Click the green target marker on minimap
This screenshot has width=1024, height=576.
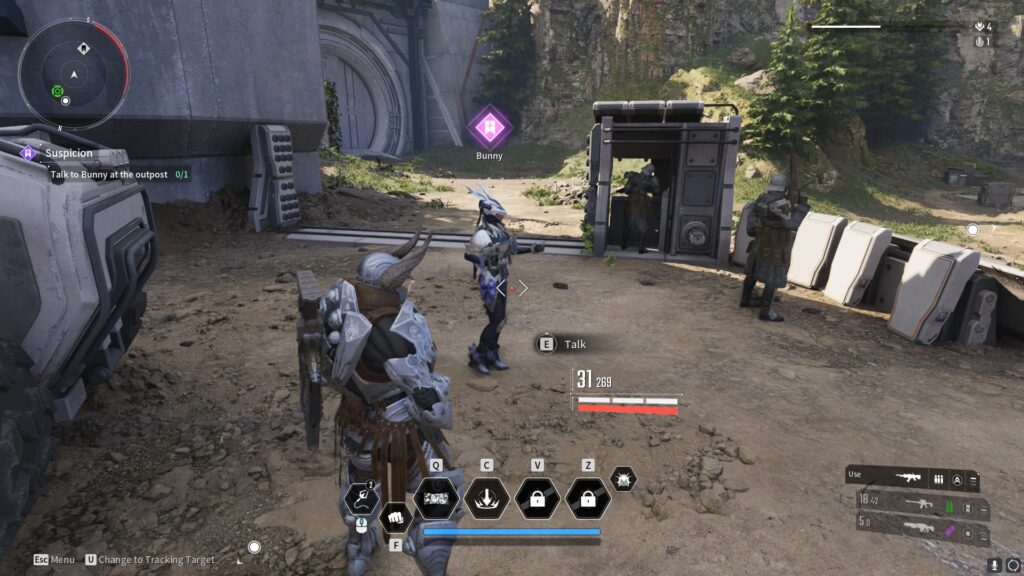click(57, 92)
